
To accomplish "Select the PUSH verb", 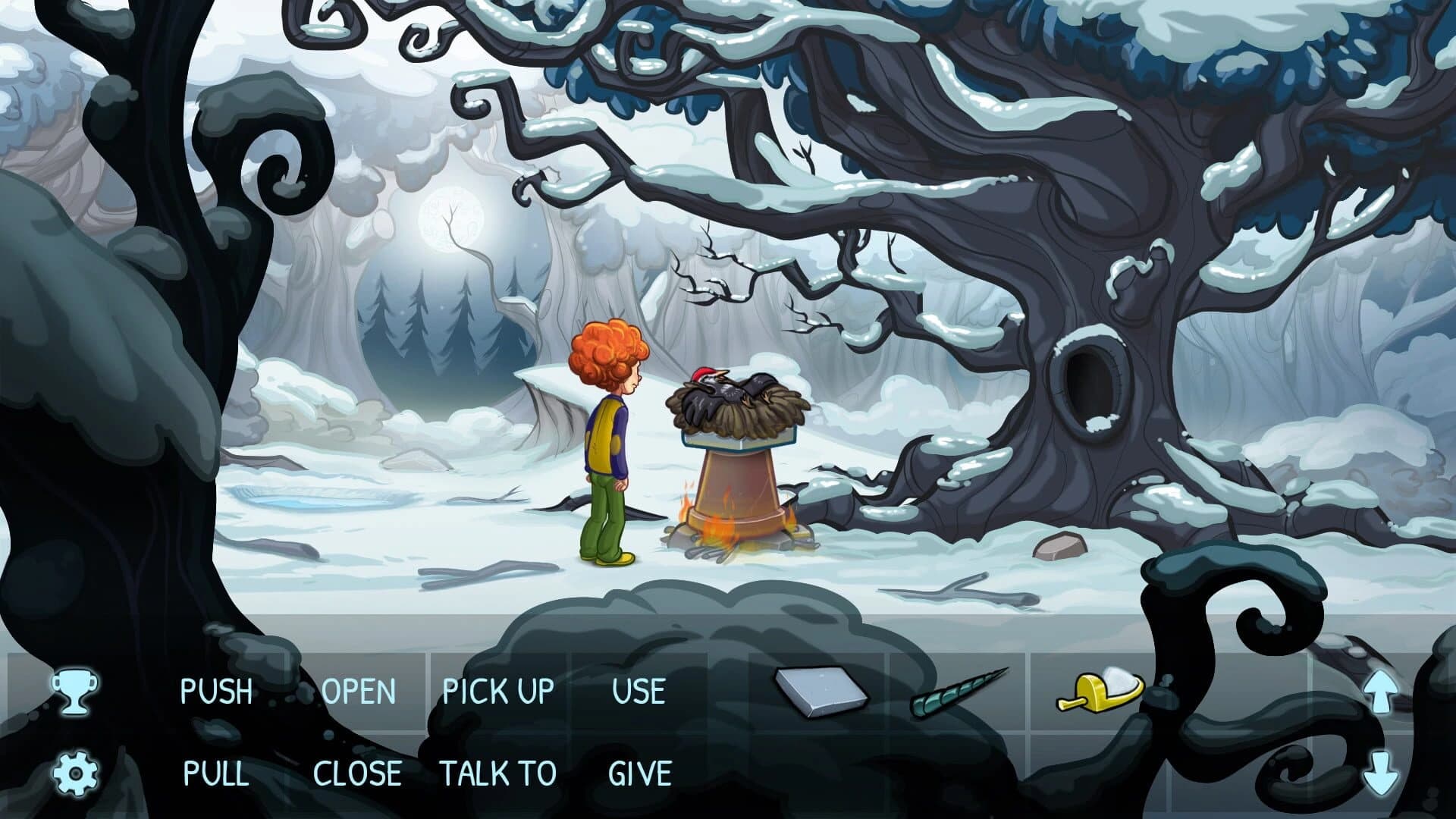I will (x=216, y=692).
